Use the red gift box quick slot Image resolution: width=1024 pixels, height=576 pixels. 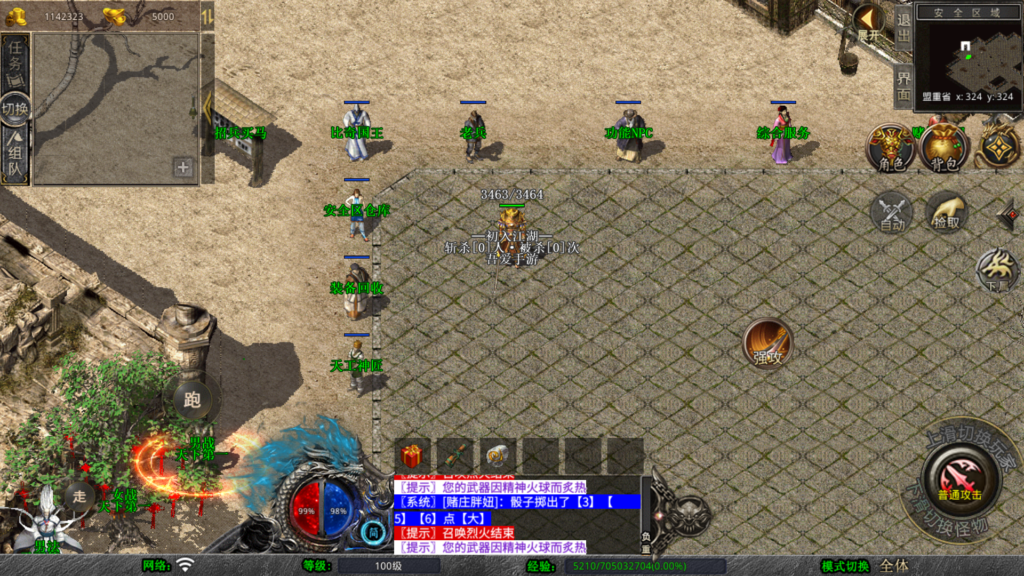tap(412, 455)
